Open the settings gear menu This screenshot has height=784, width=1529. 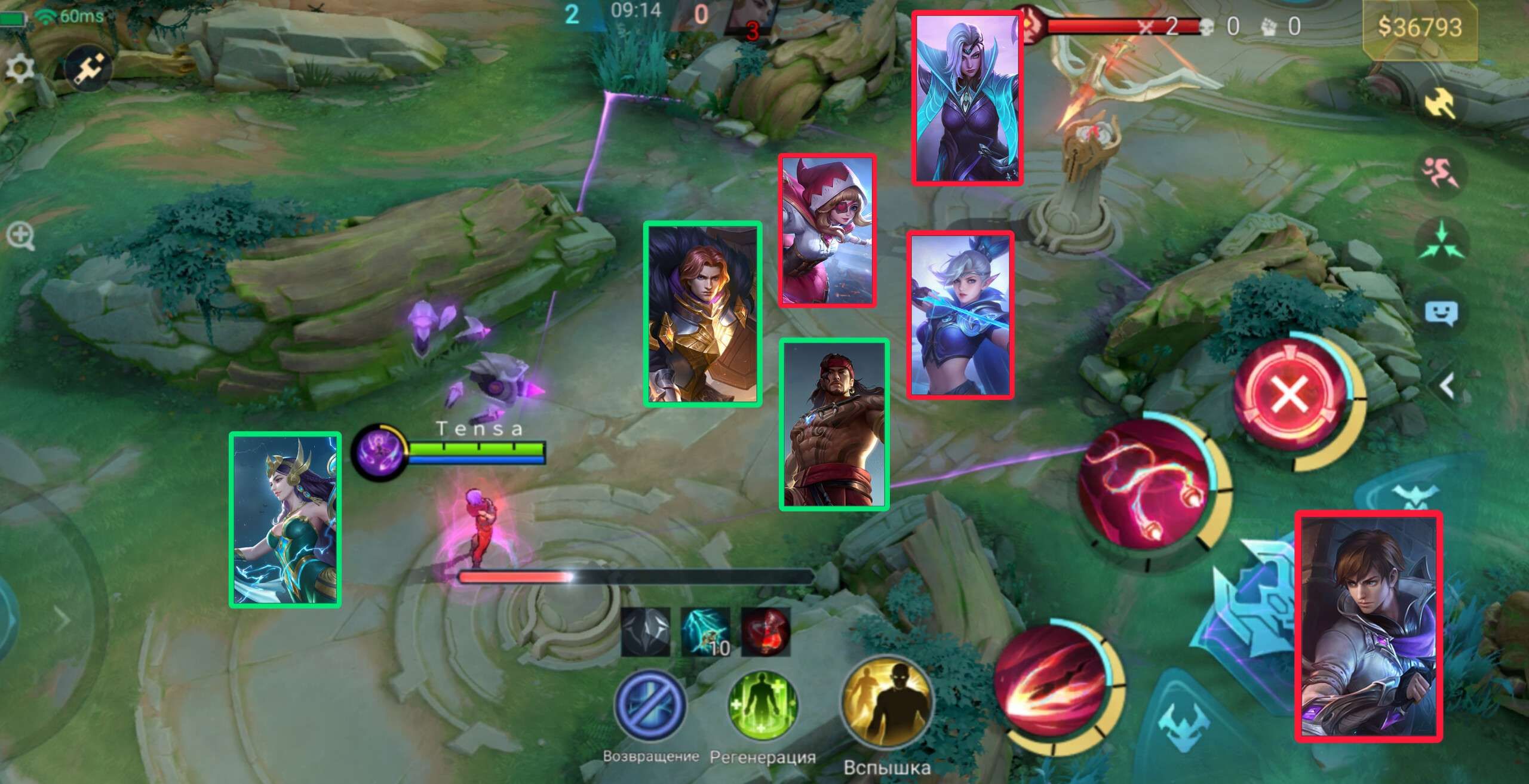point(20,69)
